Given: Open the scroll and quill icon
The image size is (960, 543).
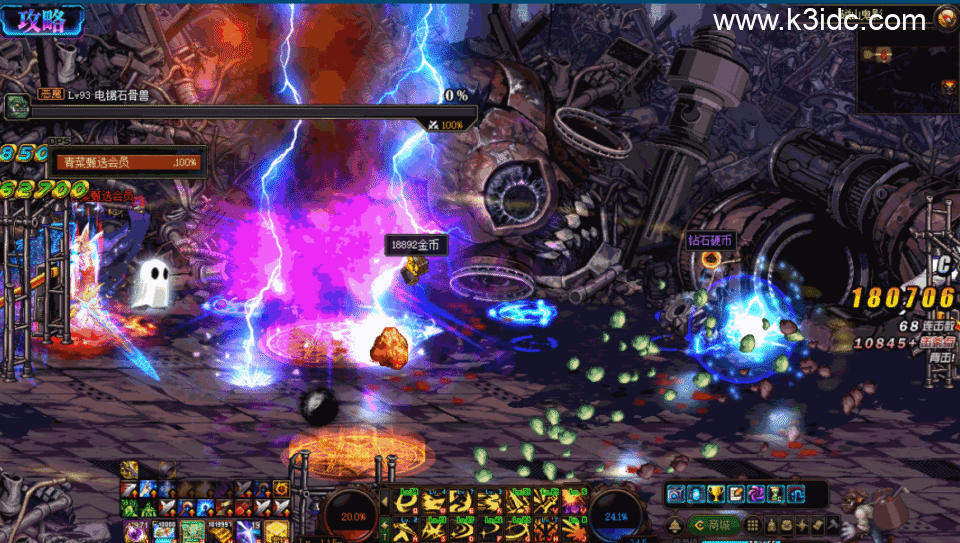Looking at the screenshot, I should [735, 493].
